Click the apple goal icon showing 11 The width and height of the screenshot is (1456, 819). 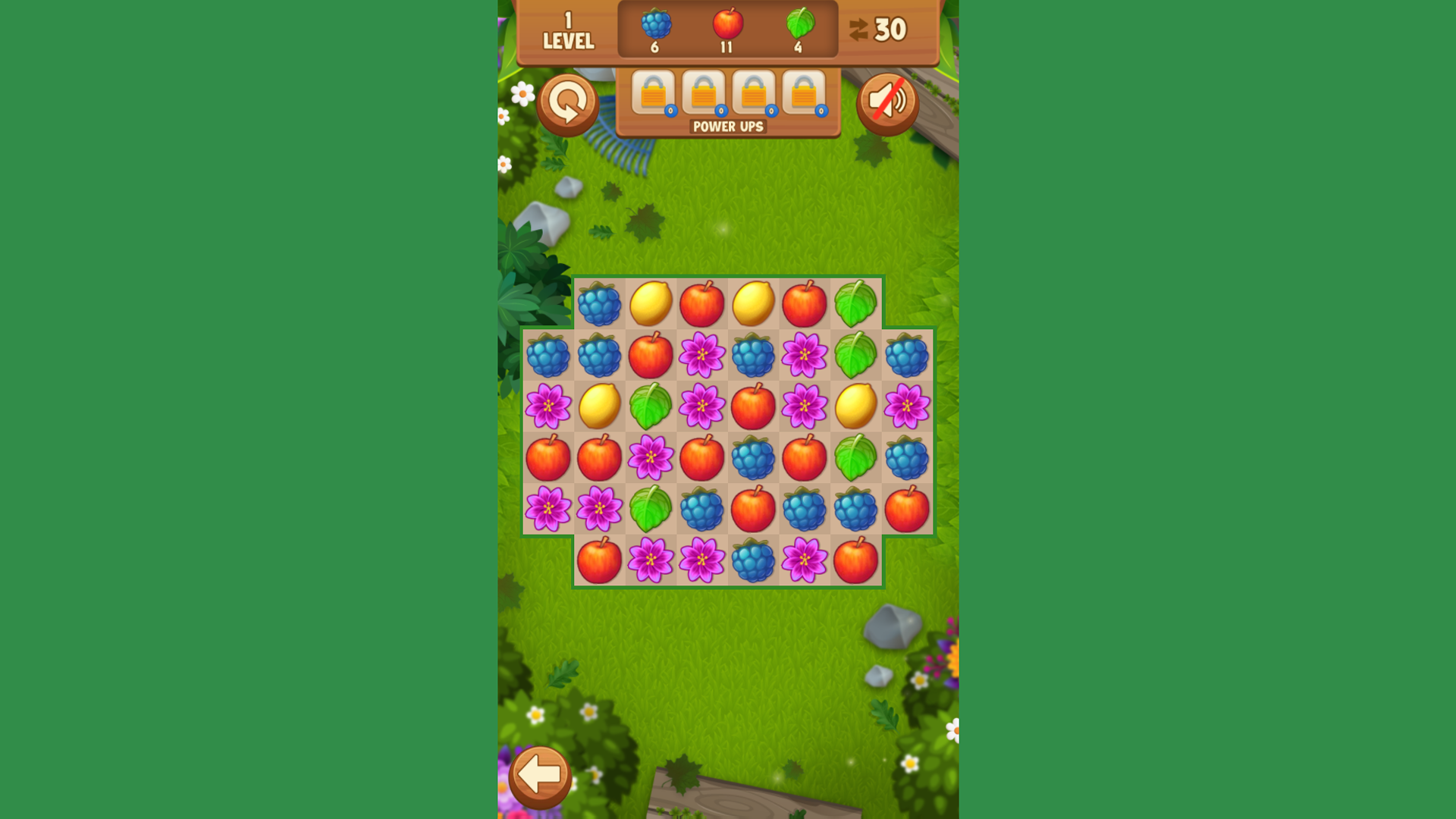726,25
